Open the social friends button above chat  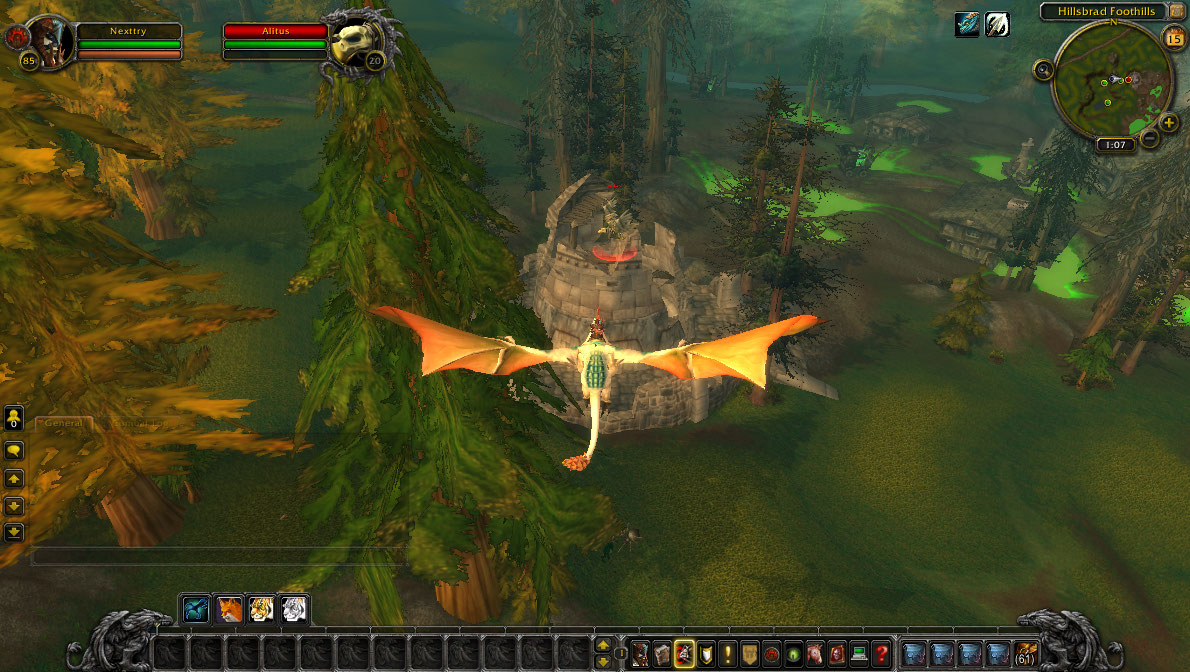[x=14, y=417]
